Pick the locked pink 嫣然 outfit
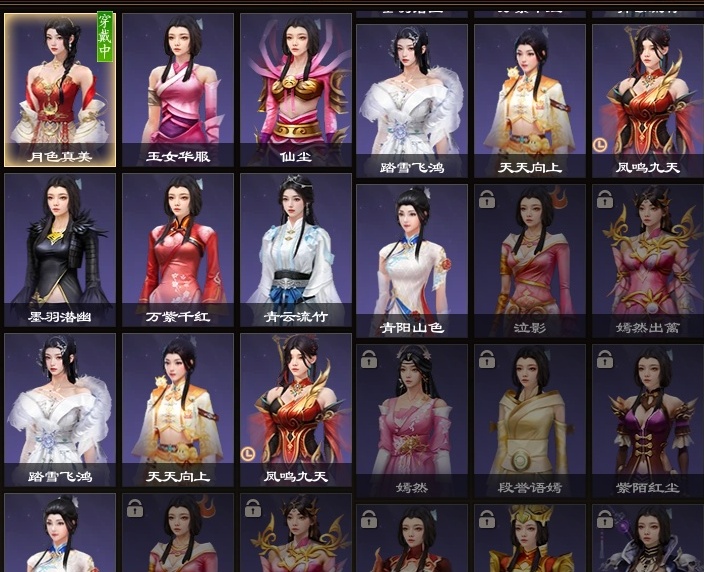The height and width of the screenshot is (572, 704). coord(412,420)
